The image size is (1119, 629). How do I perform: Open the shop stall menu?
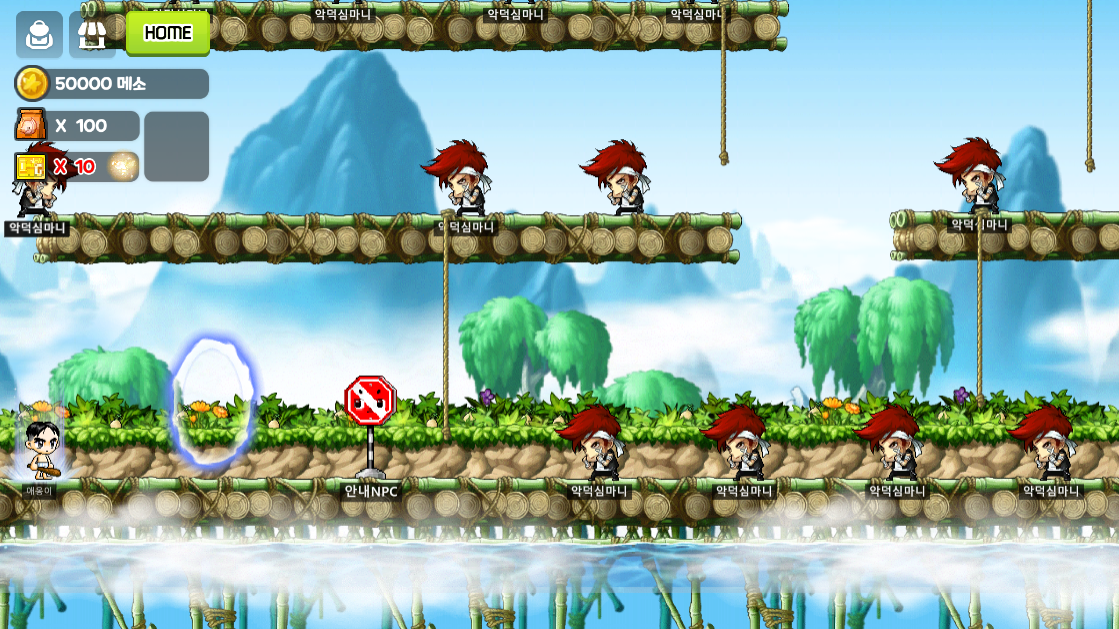point(93,34)
